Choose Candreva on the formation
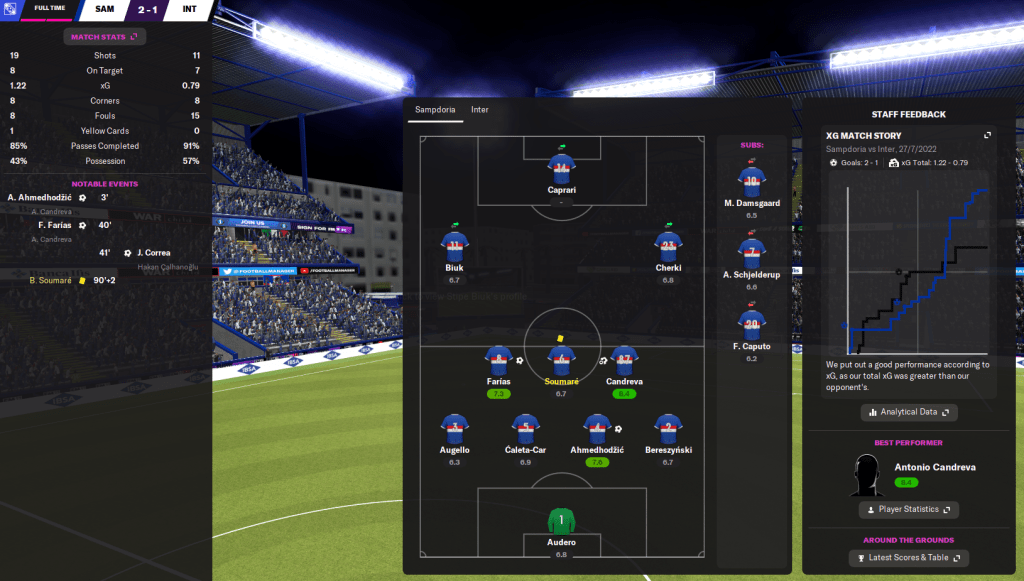This screenshot has height=581, width=1024. pos(626,361)
